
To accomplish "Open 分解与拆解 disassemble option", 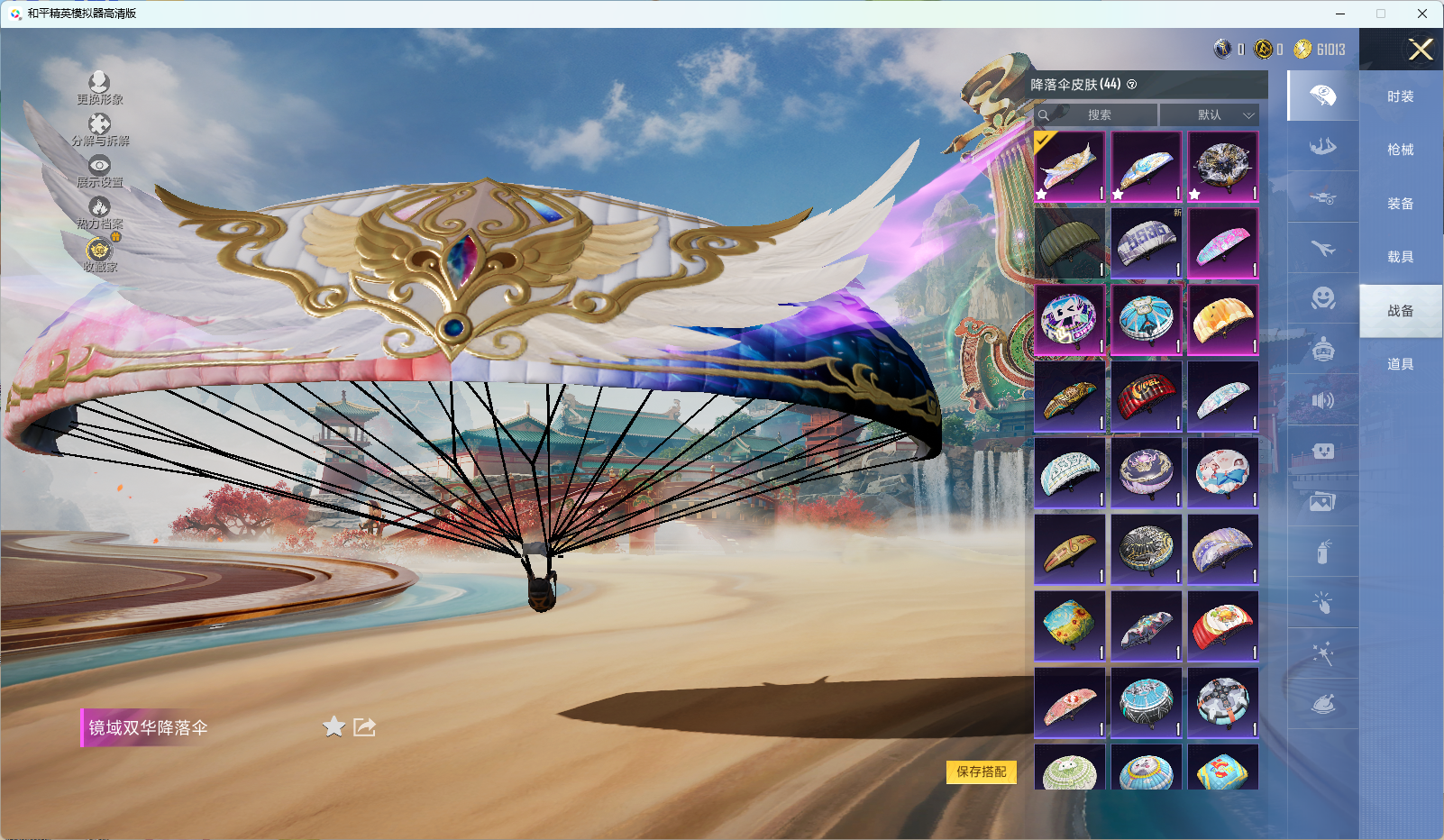I will click(99, 129).
